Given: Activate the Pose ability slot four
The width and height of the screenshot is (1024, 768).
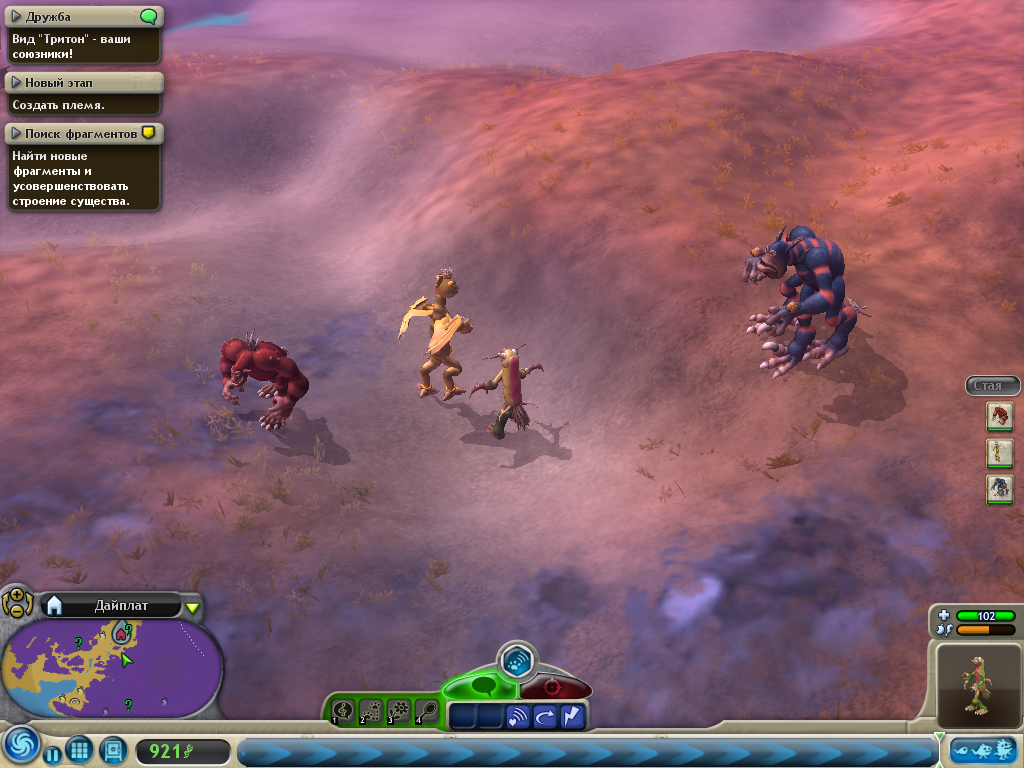Looking at the screenshot, I should 427,711.
